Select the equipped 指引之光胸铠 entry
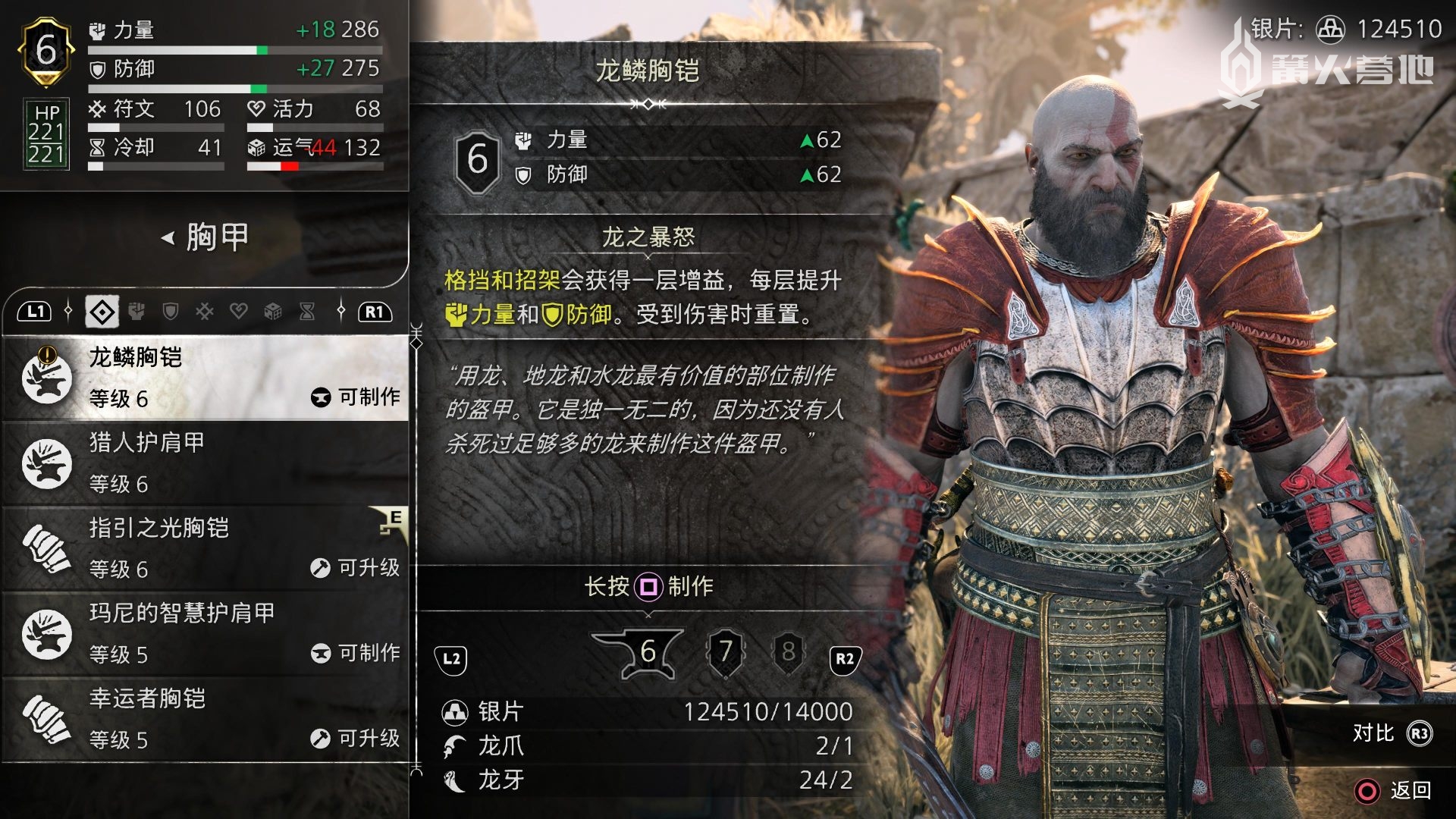 click(x=206, y=548)
